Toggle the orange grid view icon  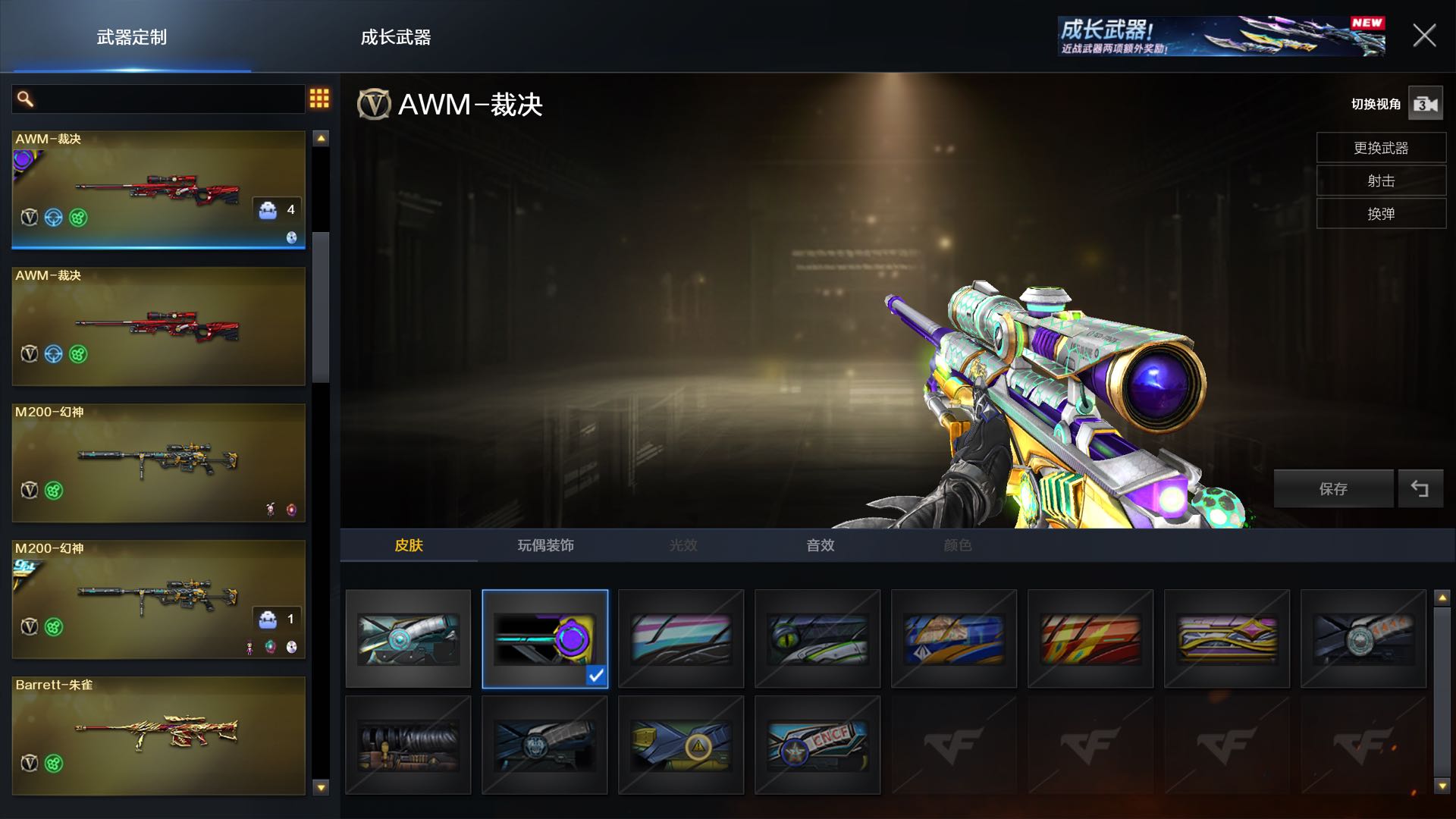[319, 99]
